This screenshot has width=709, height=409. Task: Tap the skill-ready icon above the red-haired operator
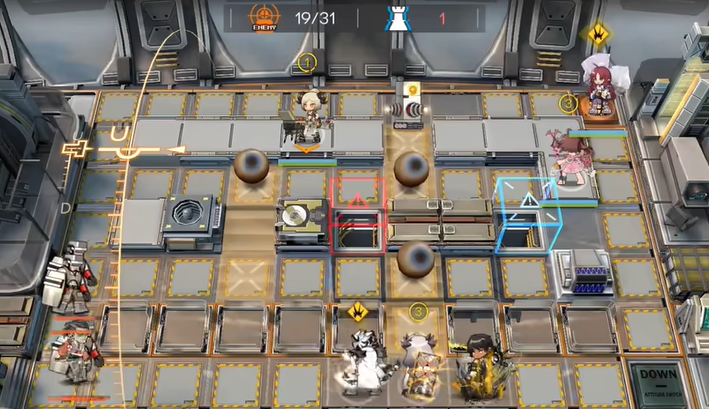tap(599, 35)
